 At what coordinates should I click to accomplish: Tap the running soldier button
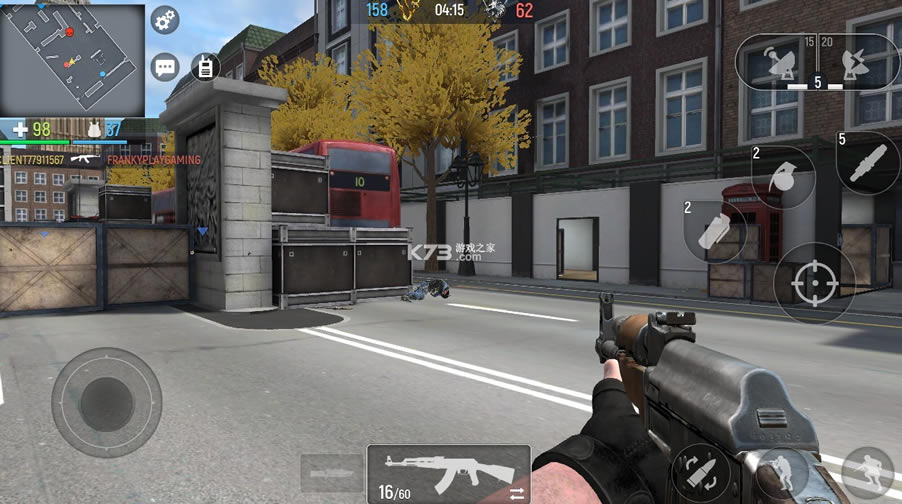pyautogui.click(x=867, y=474)
